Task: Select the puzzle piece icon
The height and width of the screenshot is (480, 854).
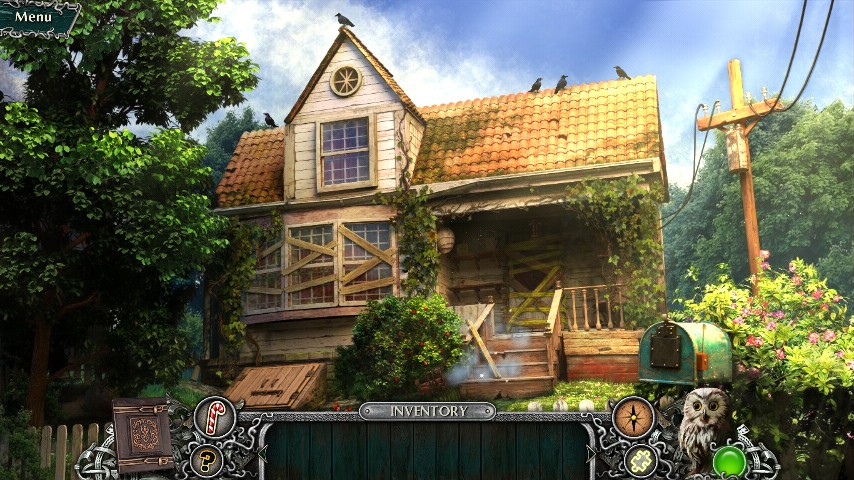Action: pos(639,459)
